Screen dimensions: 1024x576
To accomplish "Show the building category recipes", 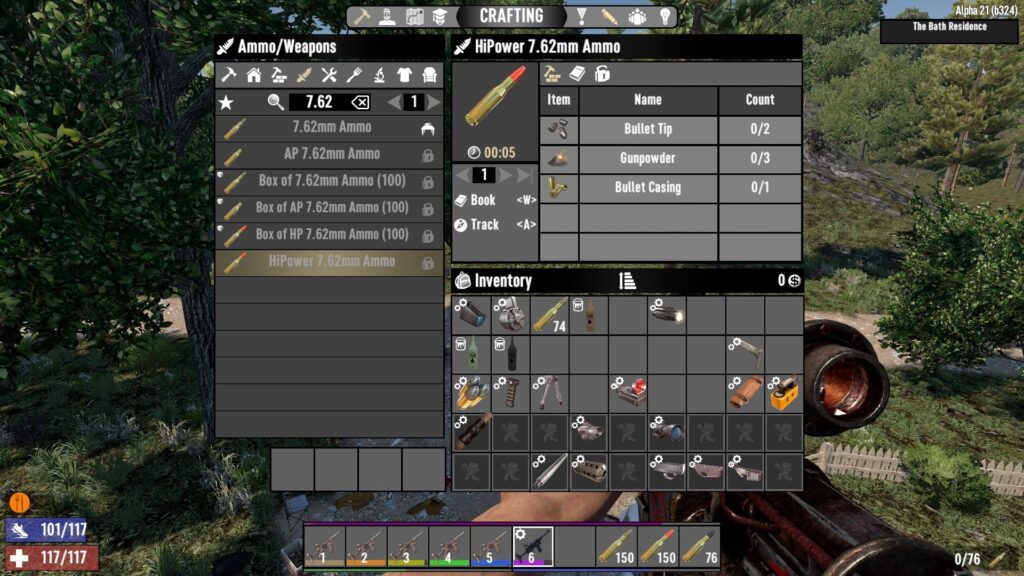I will [x=254, y=75].
